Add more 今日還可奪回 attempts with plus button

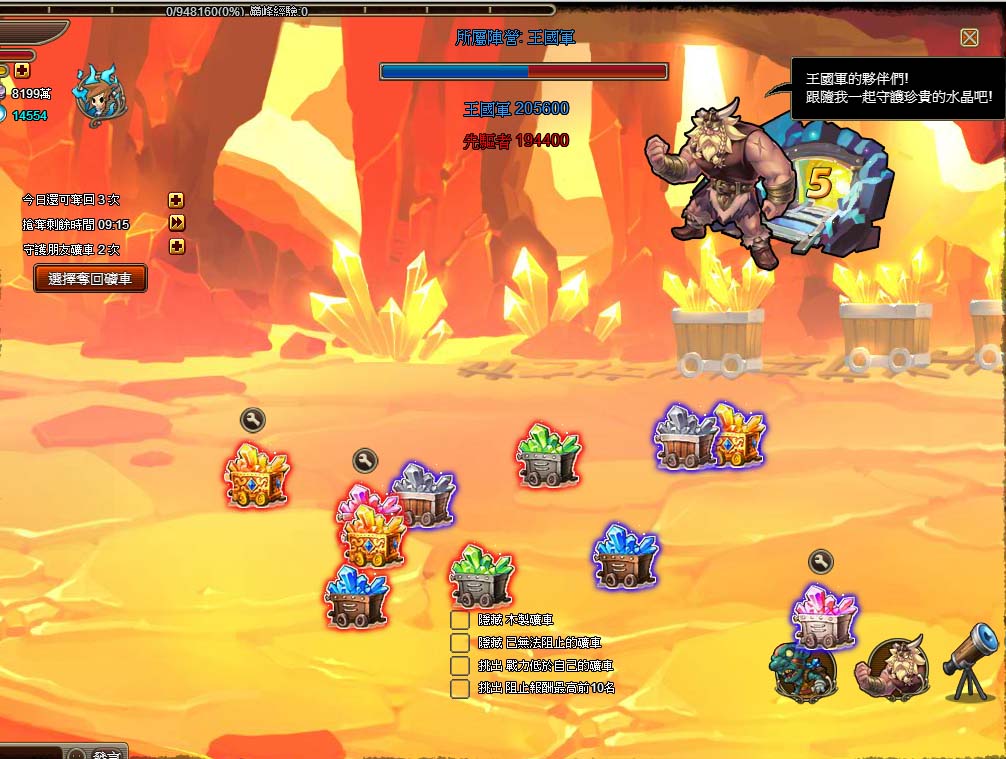177,200
